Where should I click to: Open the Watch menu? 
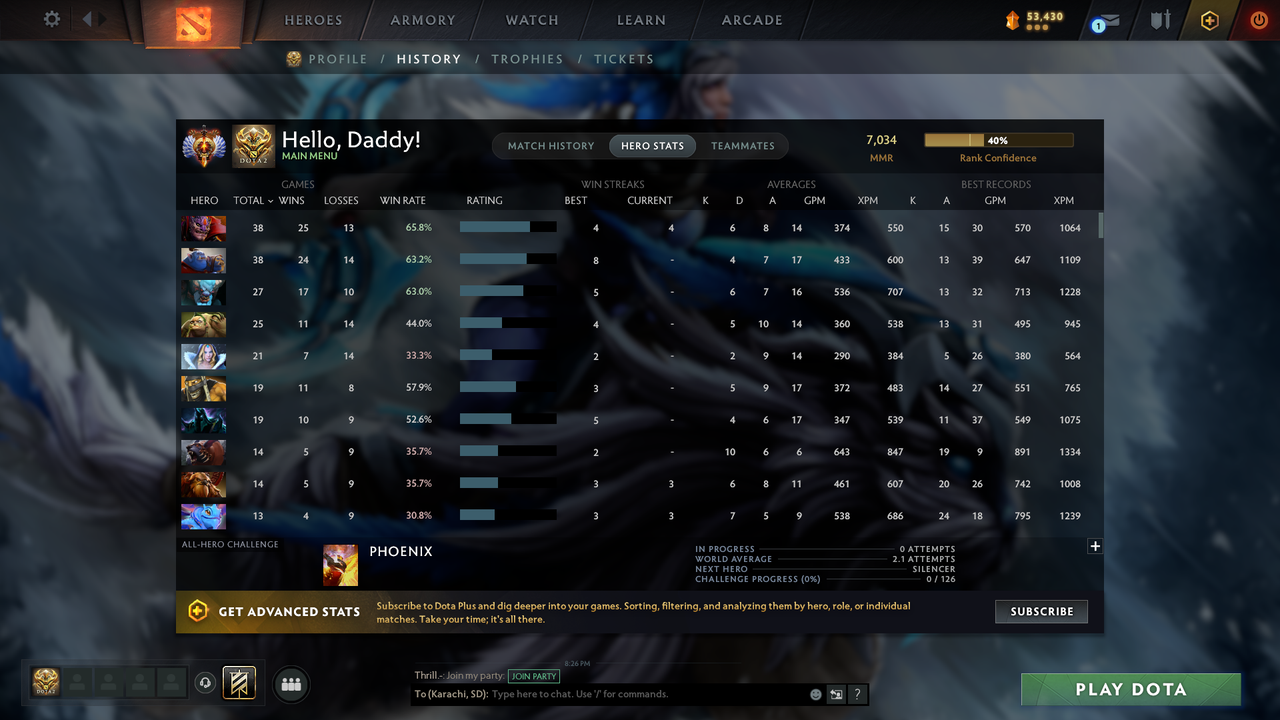pyautogui.click(x=531, y=19)
